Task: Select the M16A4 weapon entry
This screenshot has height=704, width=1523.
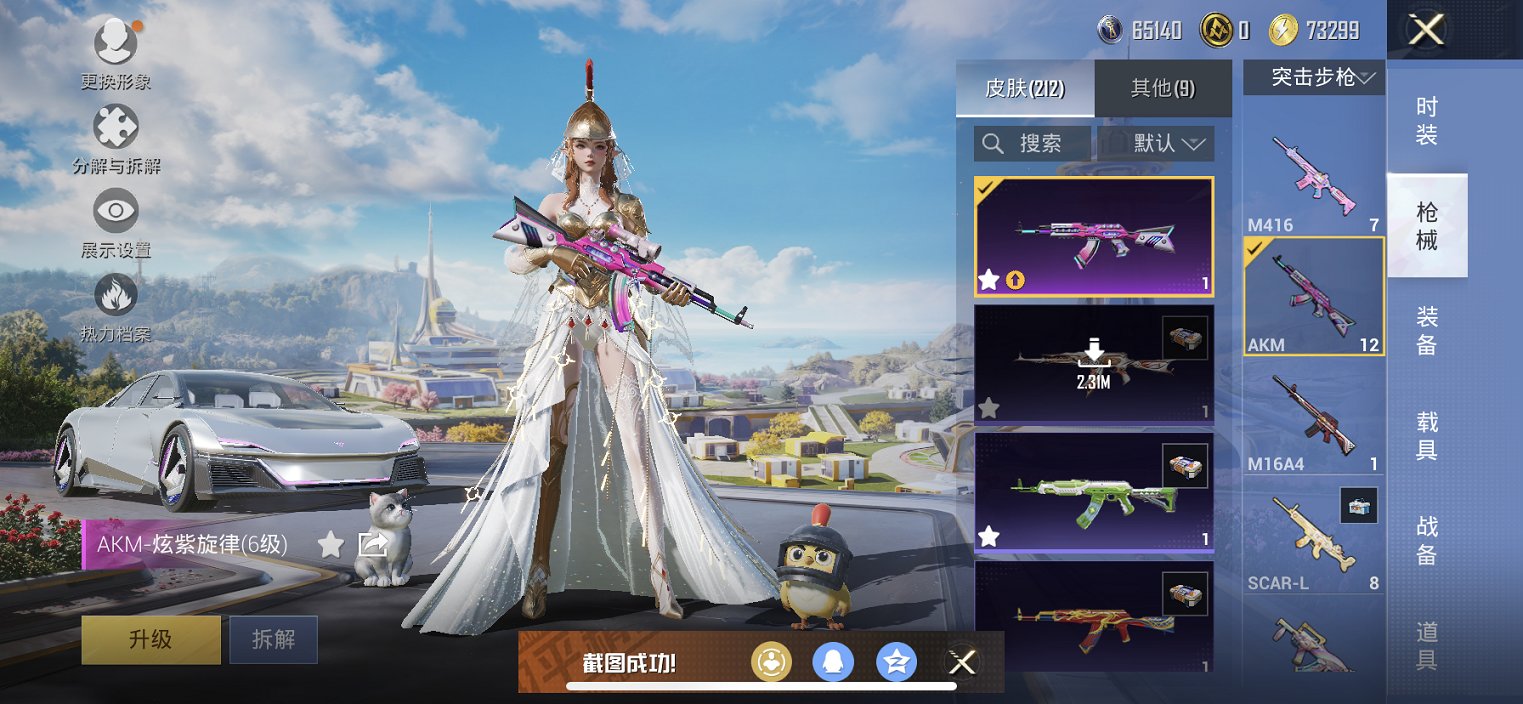Action: pyautogui.click(x=1314, y=417)
